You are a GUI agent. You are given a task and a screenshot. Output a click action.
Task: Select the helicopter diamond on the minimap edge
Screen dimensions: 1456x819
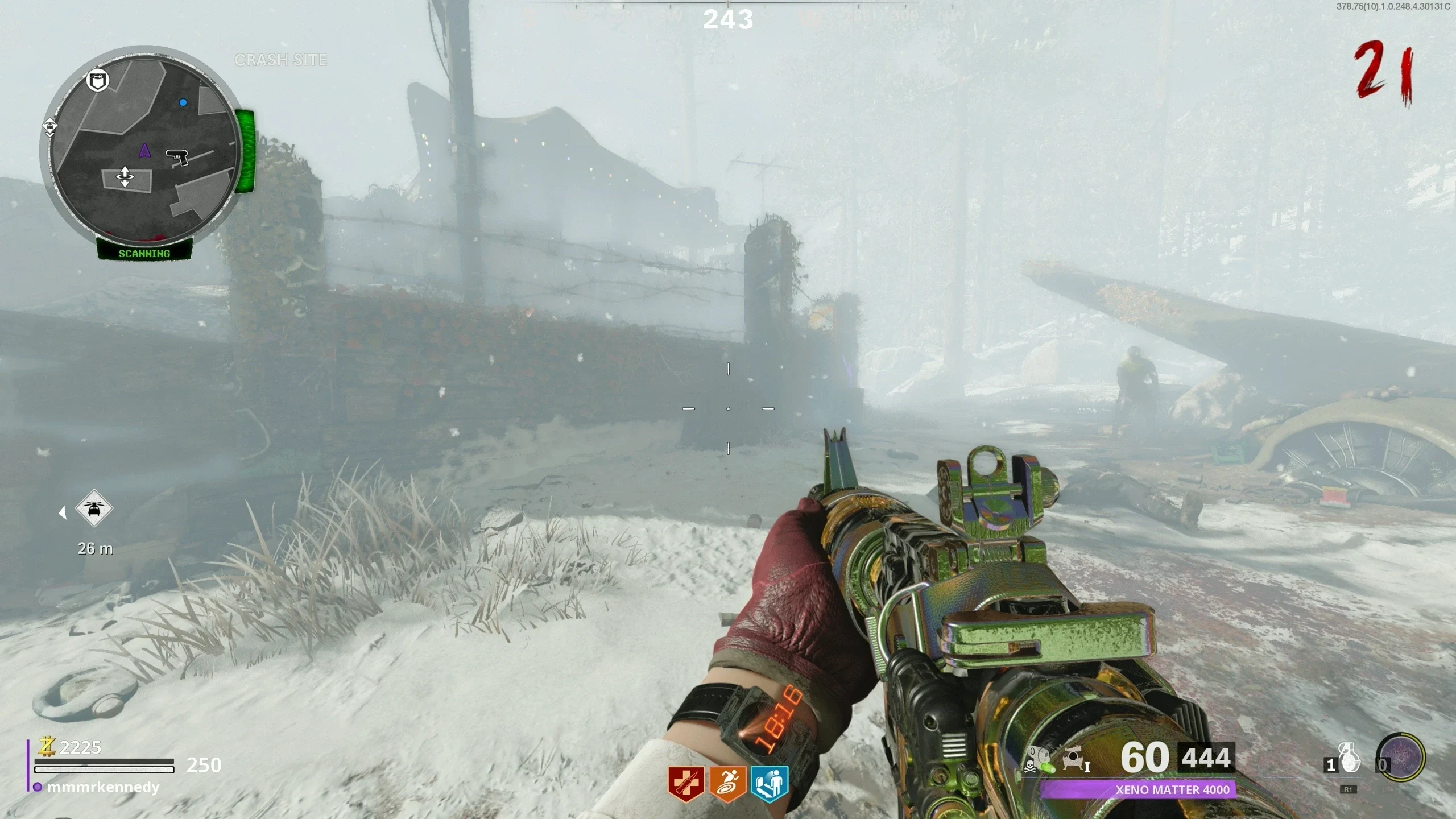(50, 126)
